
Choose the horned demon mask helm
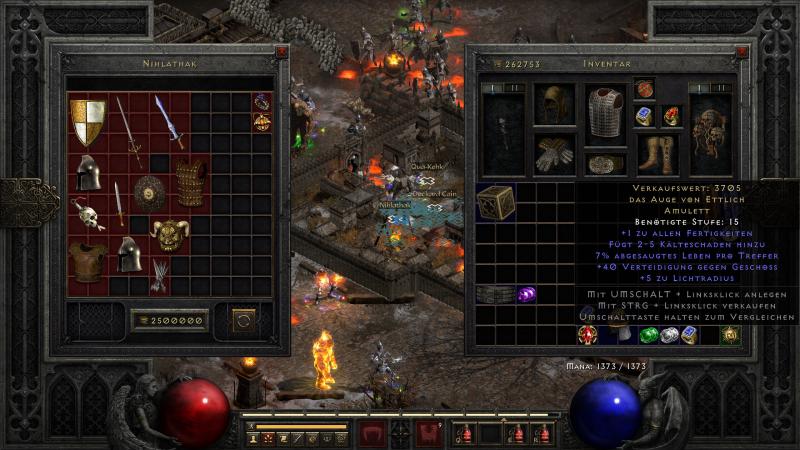click(x=170, y=234)
